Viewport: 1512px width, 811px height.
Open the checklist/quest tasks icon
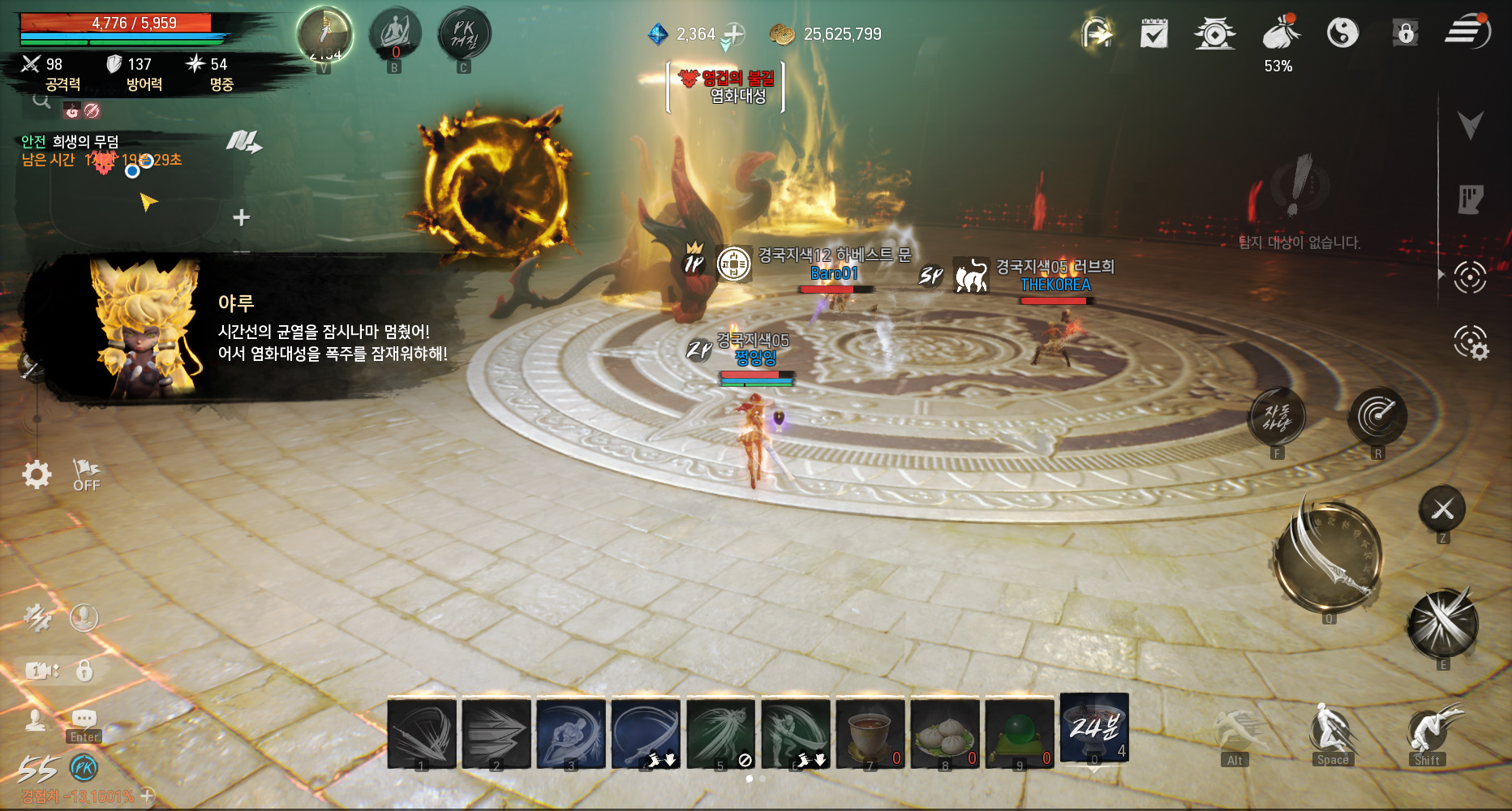[x=1153, y=32]
